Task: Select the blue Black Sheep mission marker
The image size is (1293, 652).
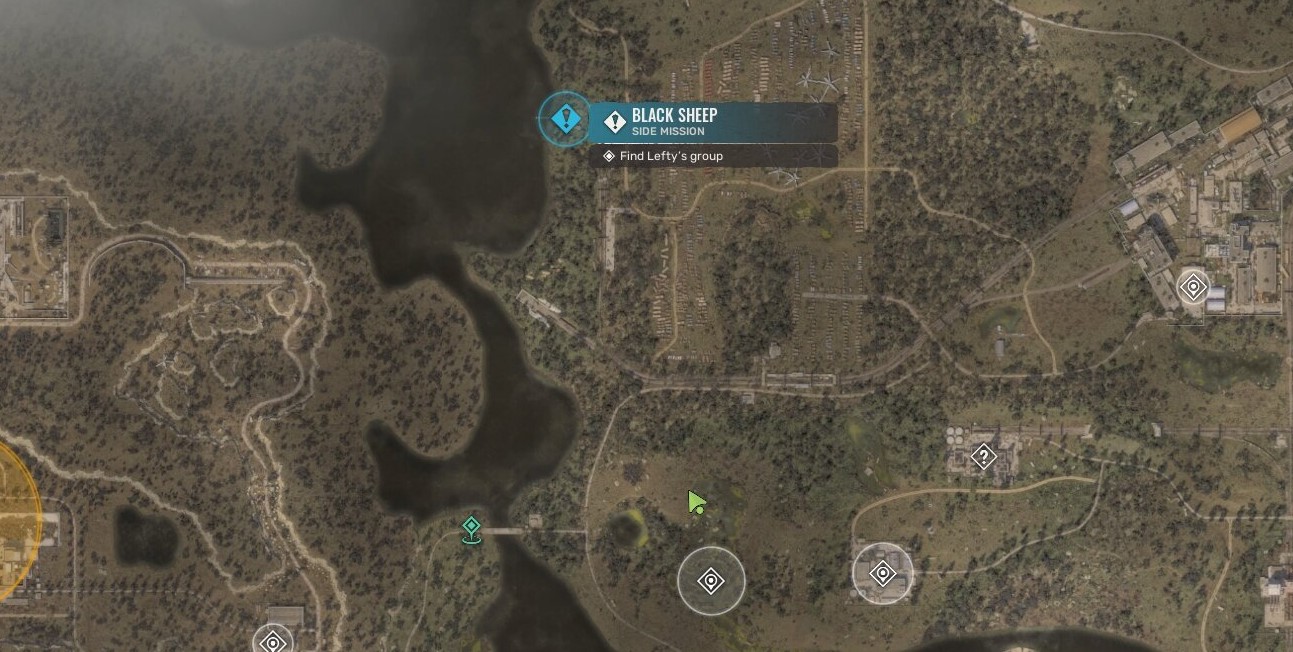Action: click(x=566, y=120)
